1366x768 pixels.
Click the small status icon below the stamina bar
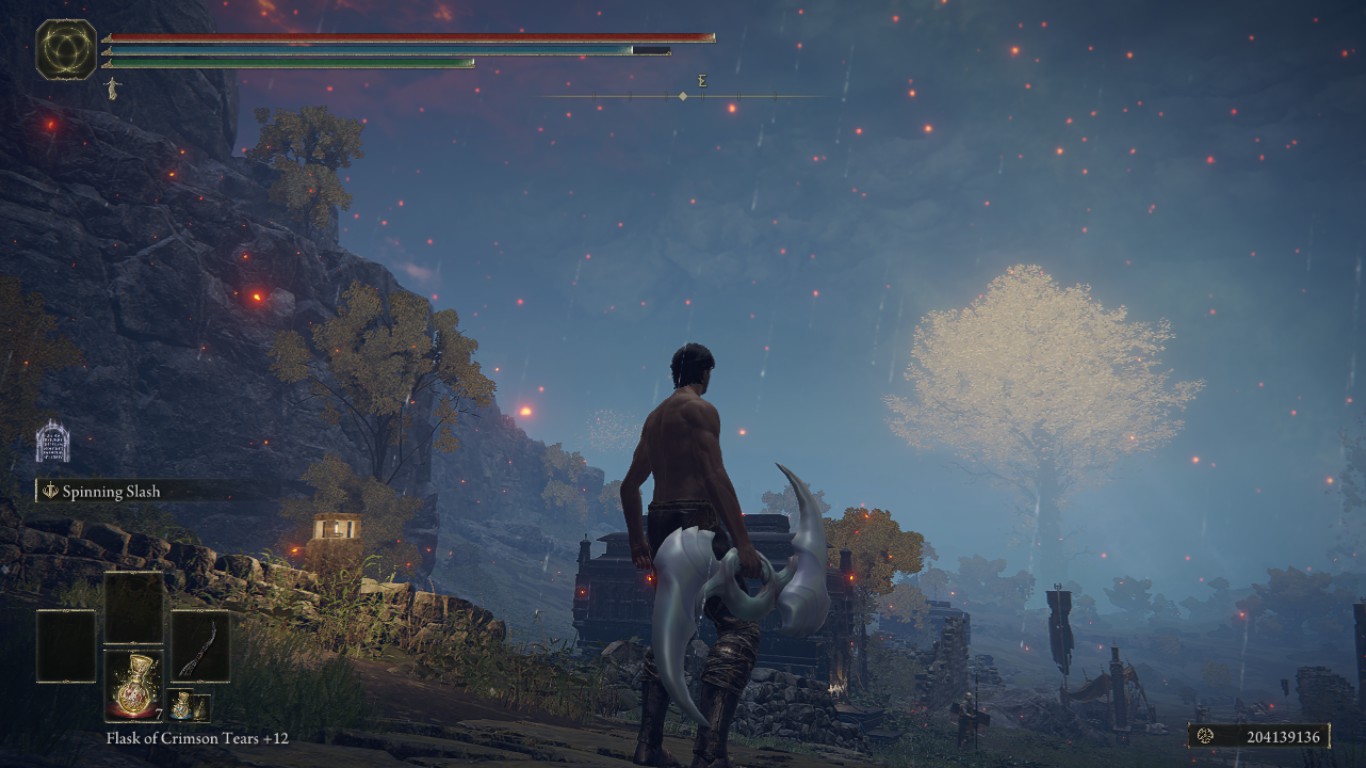coord(111,88)
